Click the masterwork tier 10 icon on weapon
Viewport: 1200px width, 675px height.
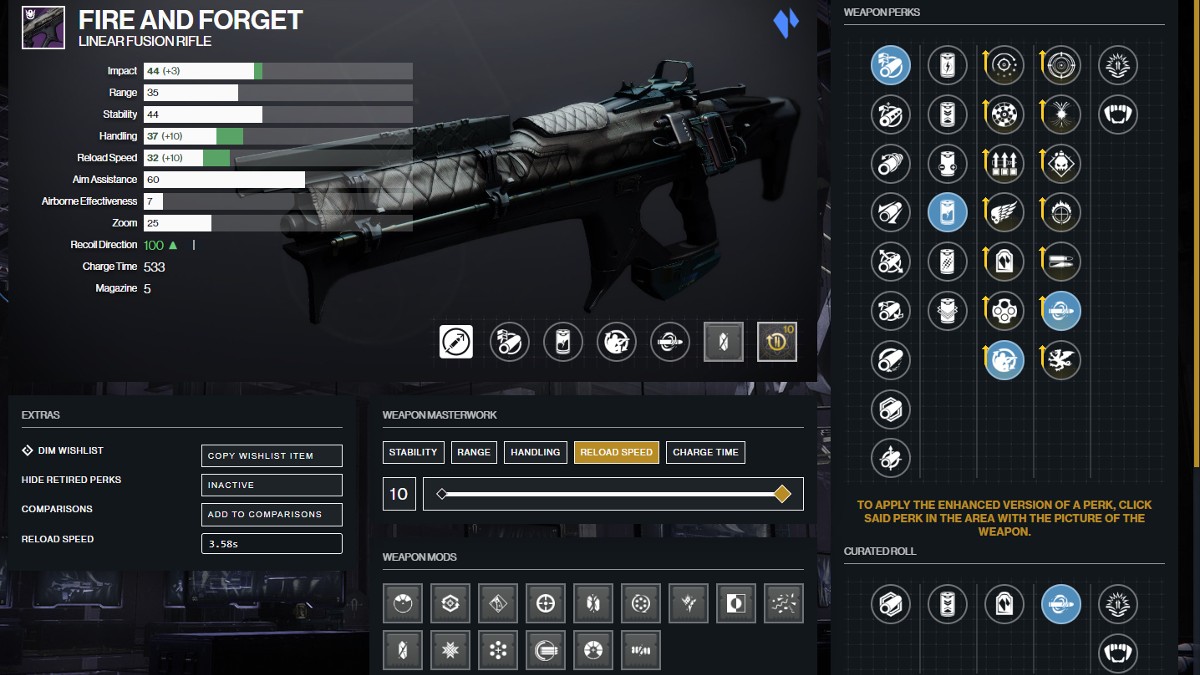pyautogui.click(x=777, y=341)
